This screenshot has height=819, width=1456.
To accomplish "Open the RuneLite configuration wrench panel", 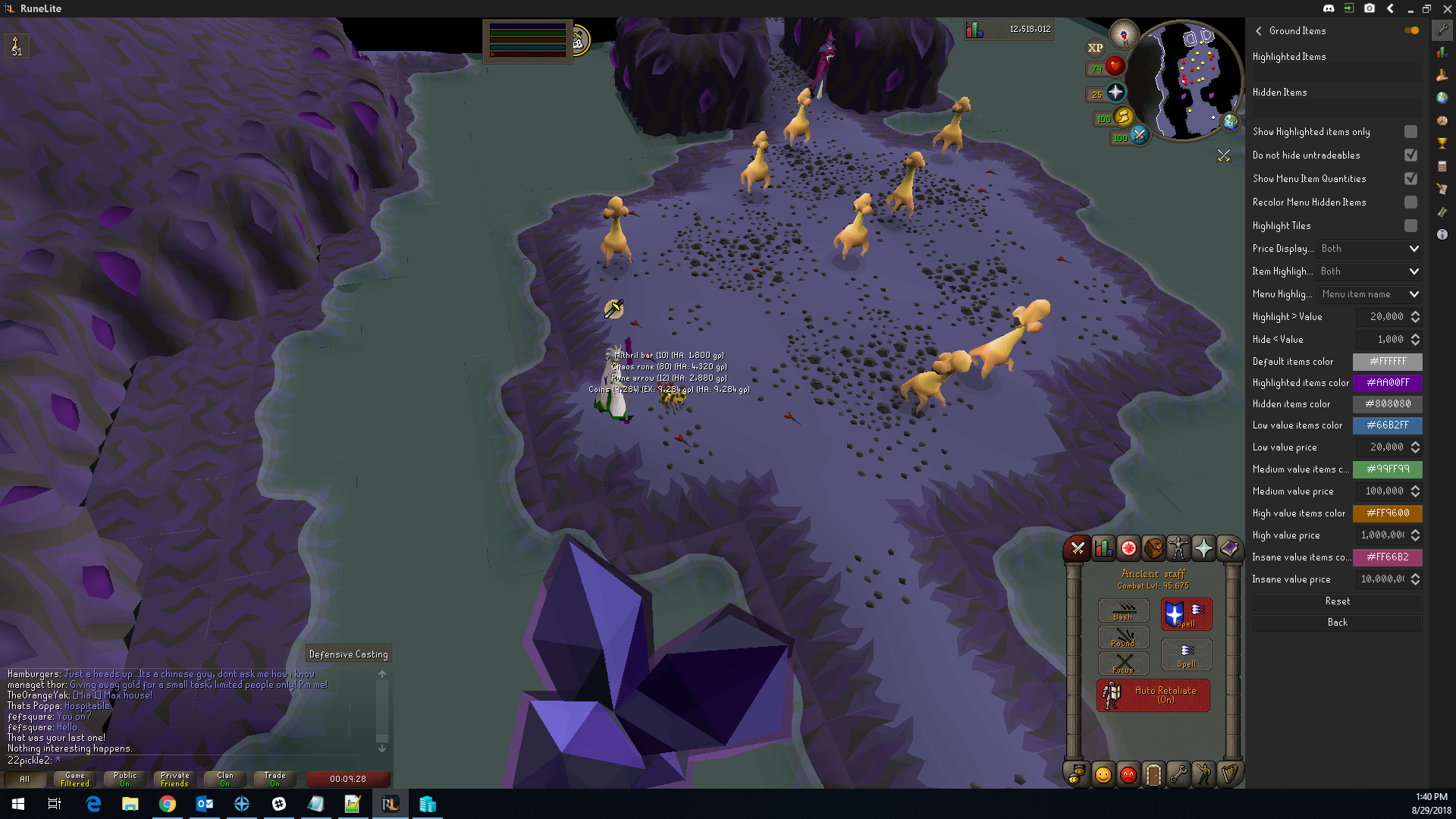I will [1443, 31].
